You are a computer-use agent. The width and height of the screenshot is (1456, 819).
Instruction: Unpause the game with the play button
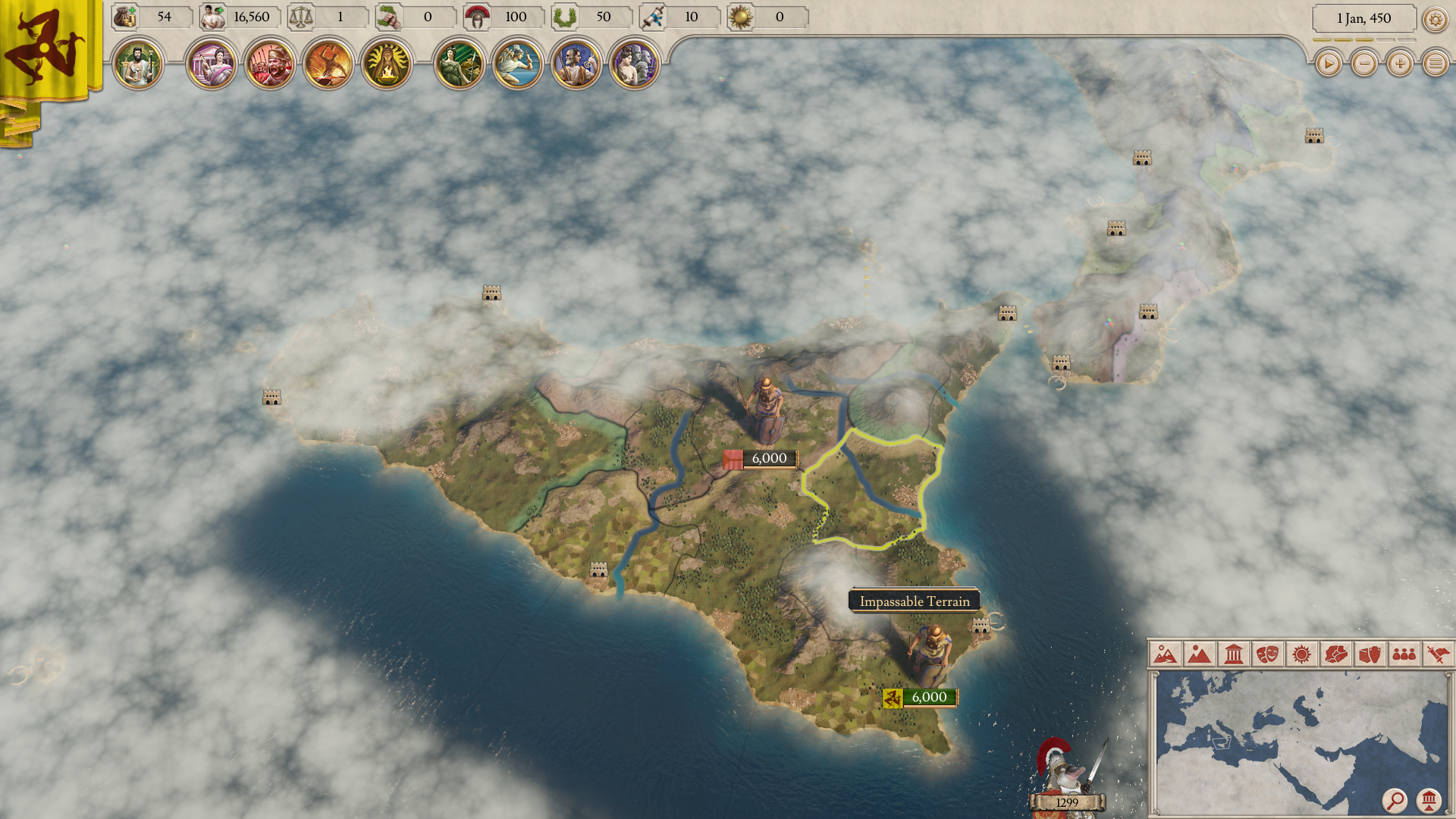(1328, 64)
